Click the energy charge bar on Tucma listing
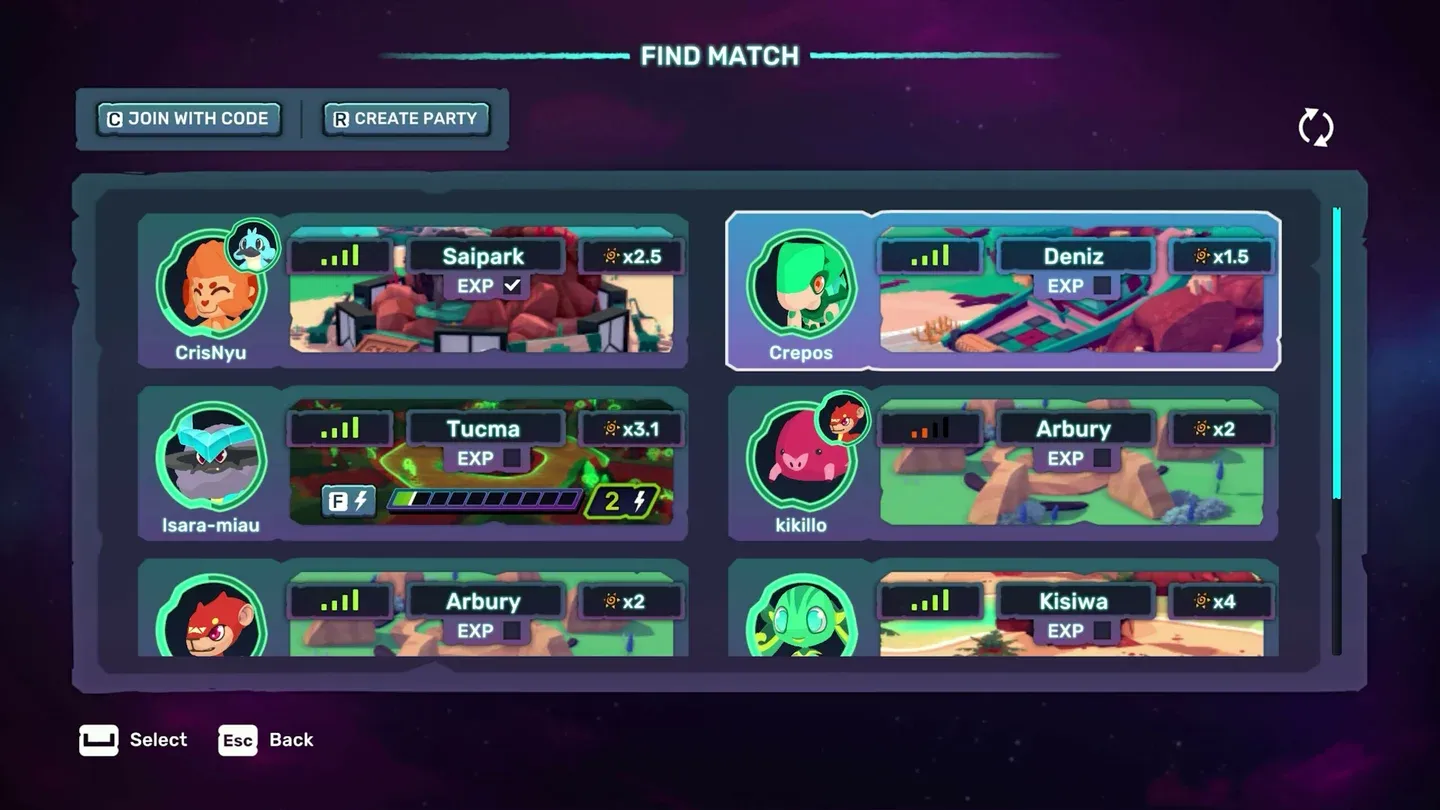1440x810 pixels. click(x=483, y=498)
